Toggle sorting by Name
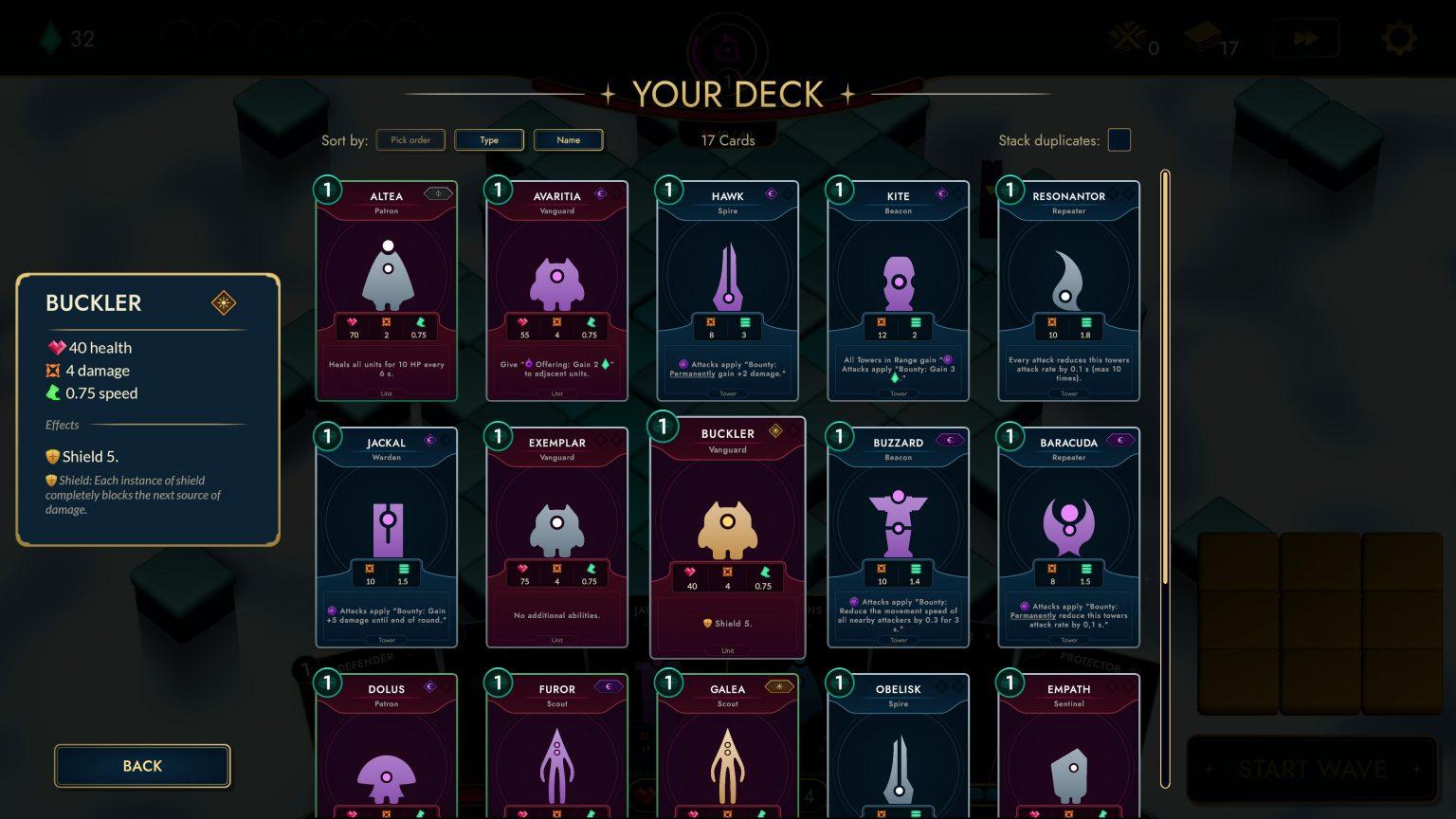 tap(568, 139)
